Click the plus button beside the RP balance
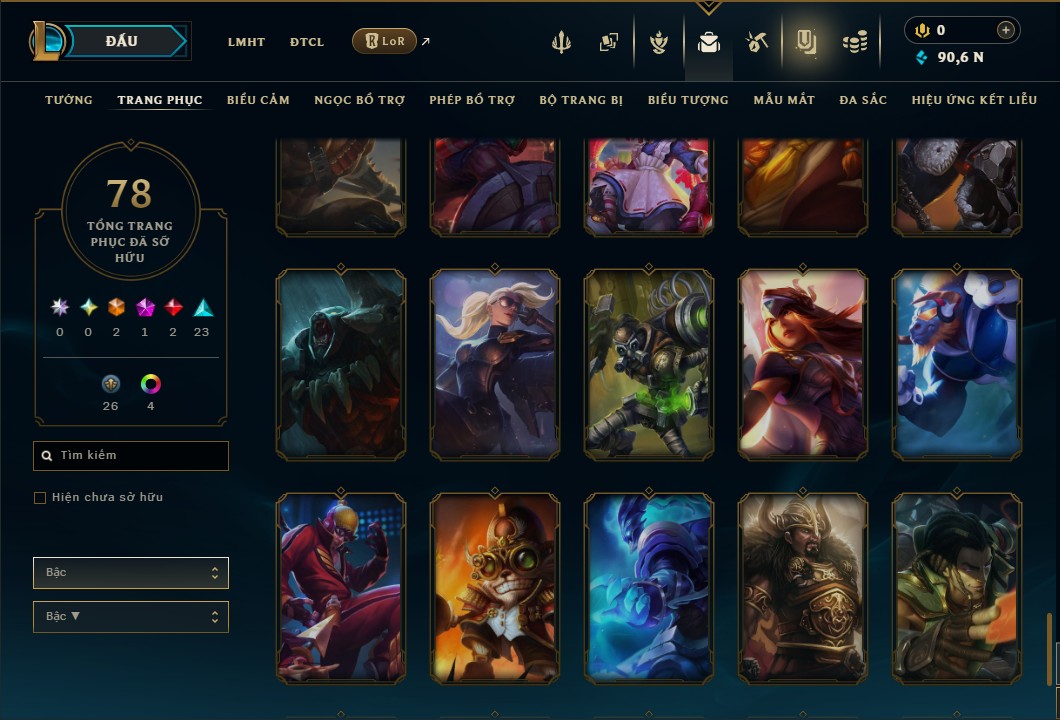 [1005, 30]
